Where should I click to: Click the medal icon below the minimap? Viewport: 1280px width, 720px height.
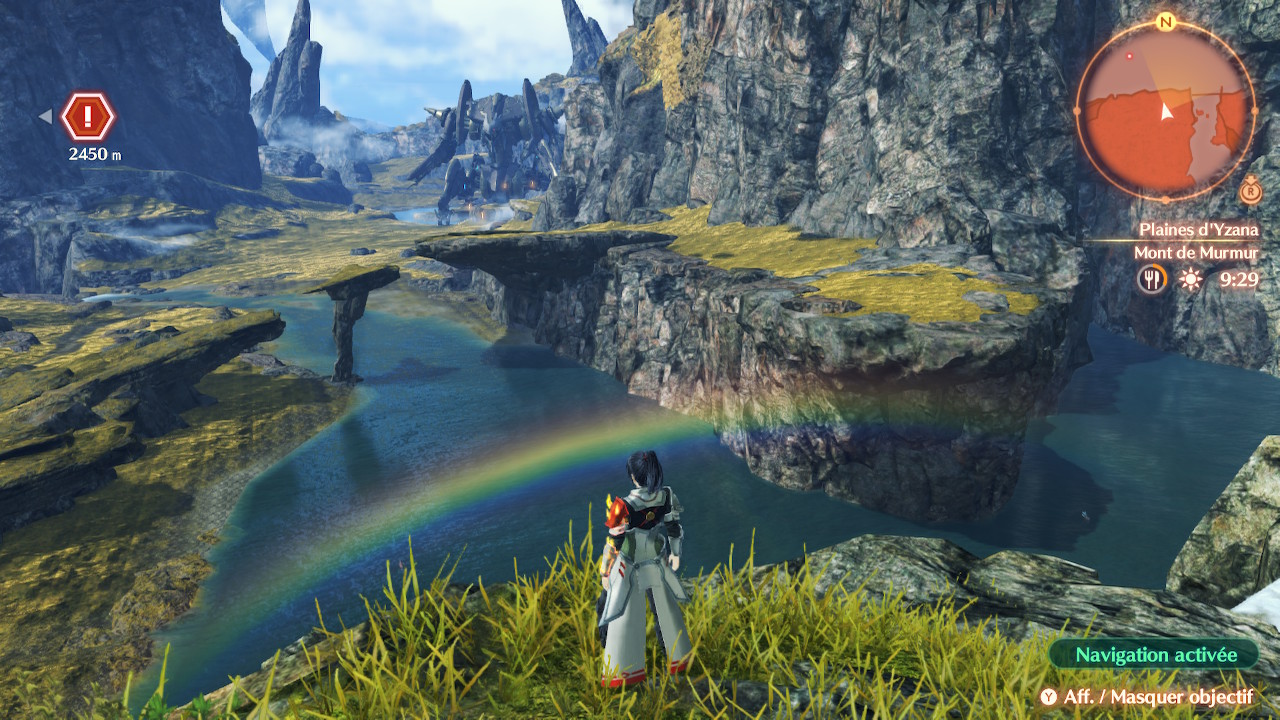(x=1249, y=191)
